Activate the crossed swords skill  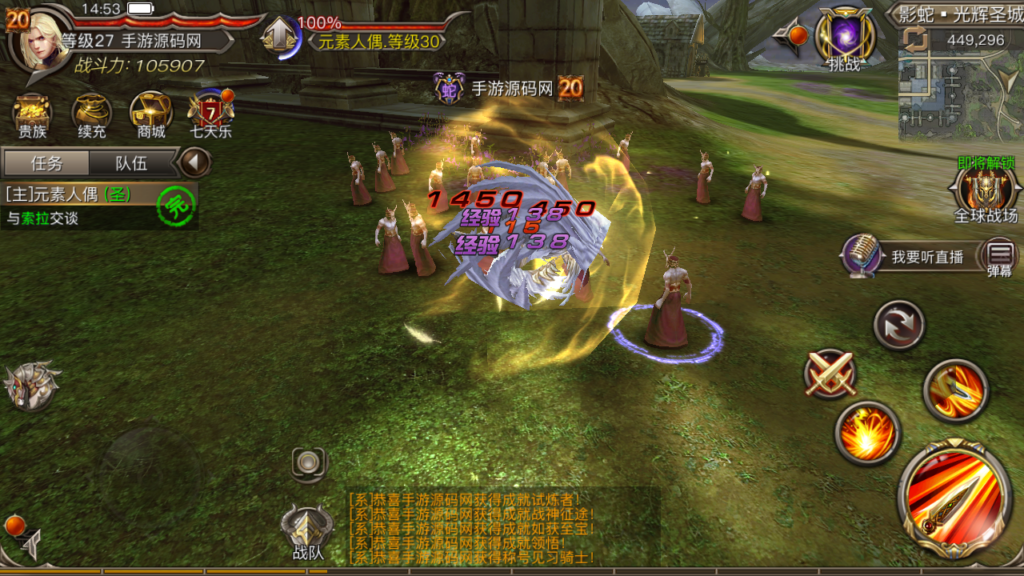pos(830,374)
